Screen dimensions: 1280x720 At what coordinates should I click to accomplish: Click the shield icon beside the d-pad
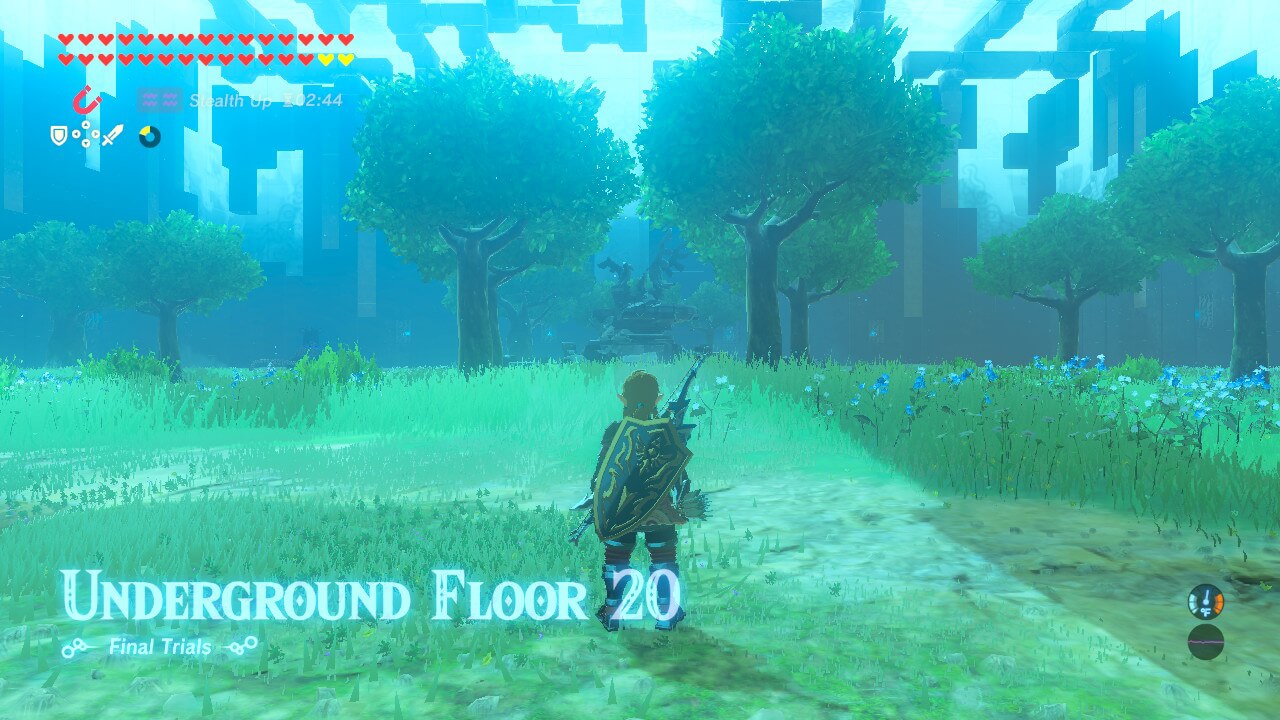tap(59, 134)
